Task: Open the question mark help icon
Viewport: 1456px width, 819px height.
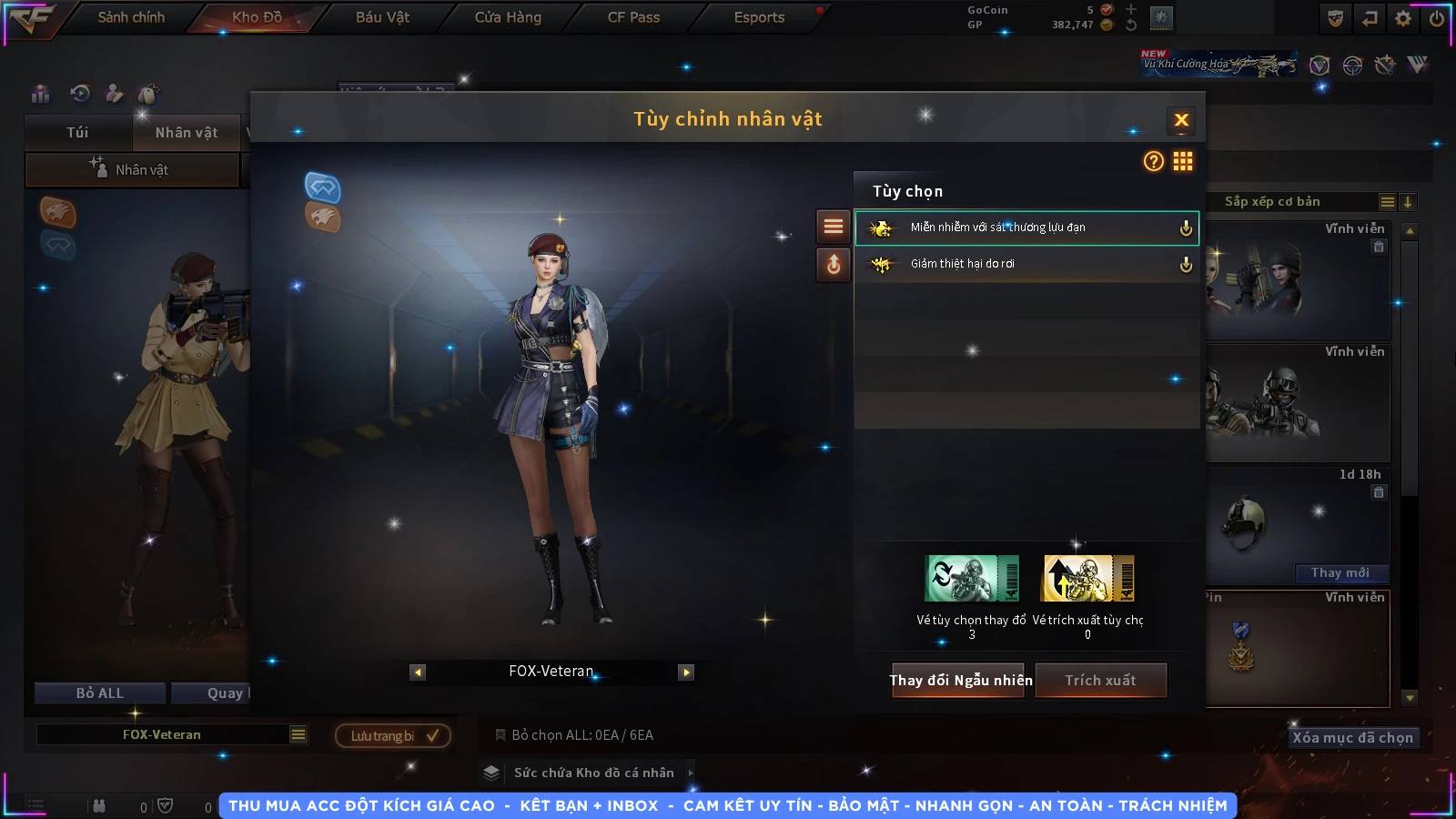Action: (1153, 162)
